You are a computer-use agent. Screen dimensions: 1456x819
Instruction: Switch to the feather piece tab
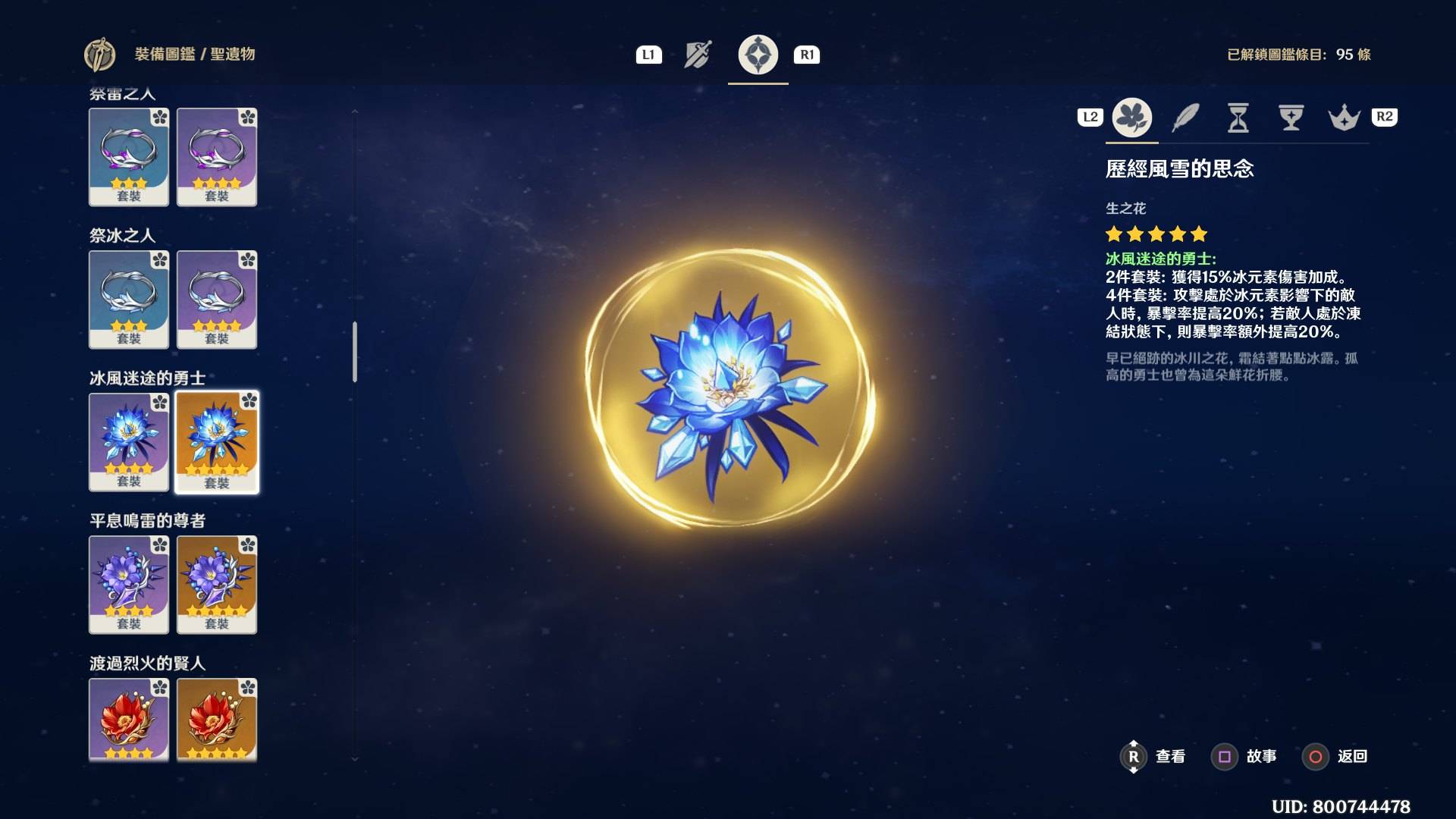tap(1185, 118)
